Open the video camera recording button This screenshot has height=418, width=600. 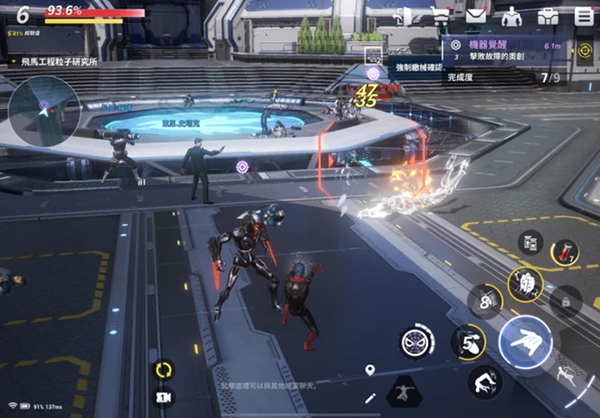coord(162,397)
